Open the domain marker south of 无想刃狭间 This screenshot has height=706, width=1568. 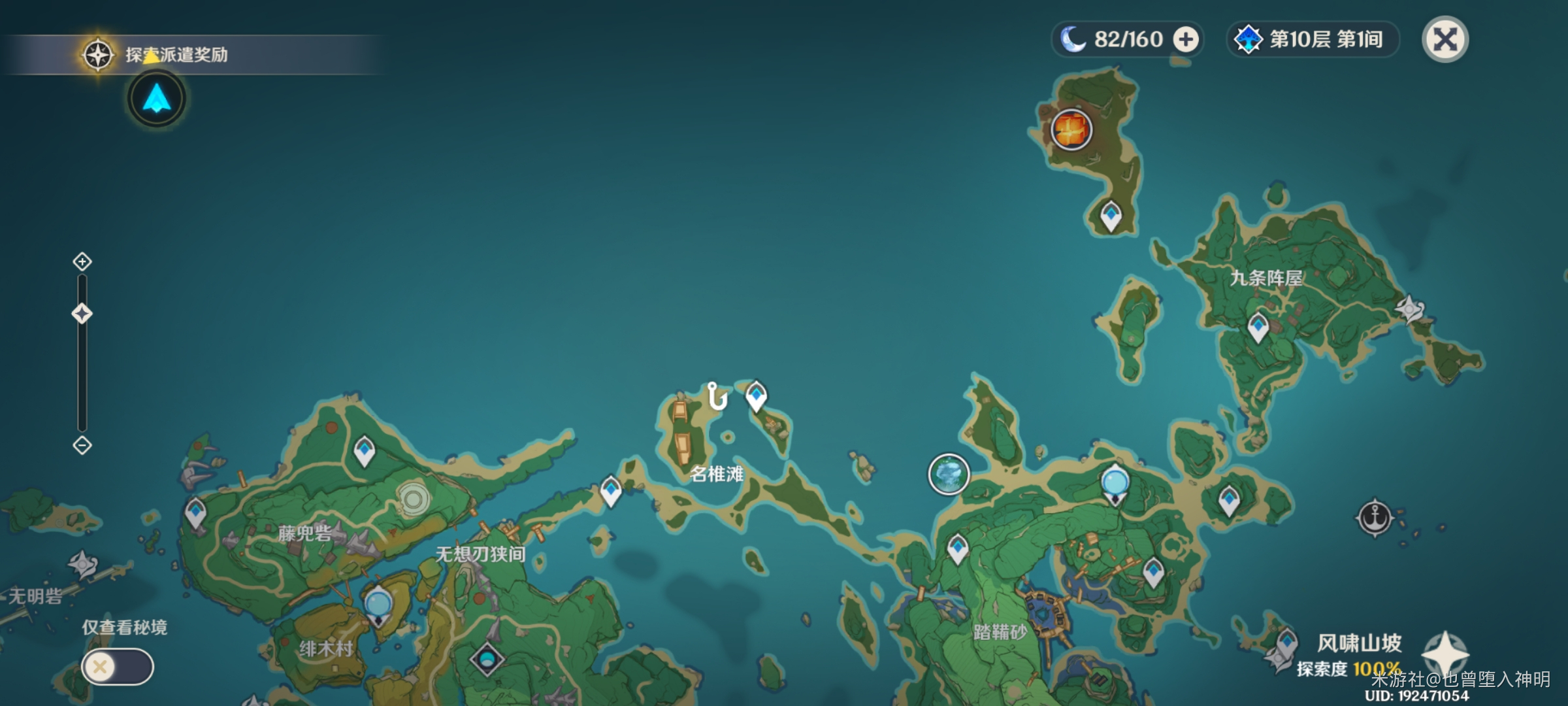coord(487,659)
